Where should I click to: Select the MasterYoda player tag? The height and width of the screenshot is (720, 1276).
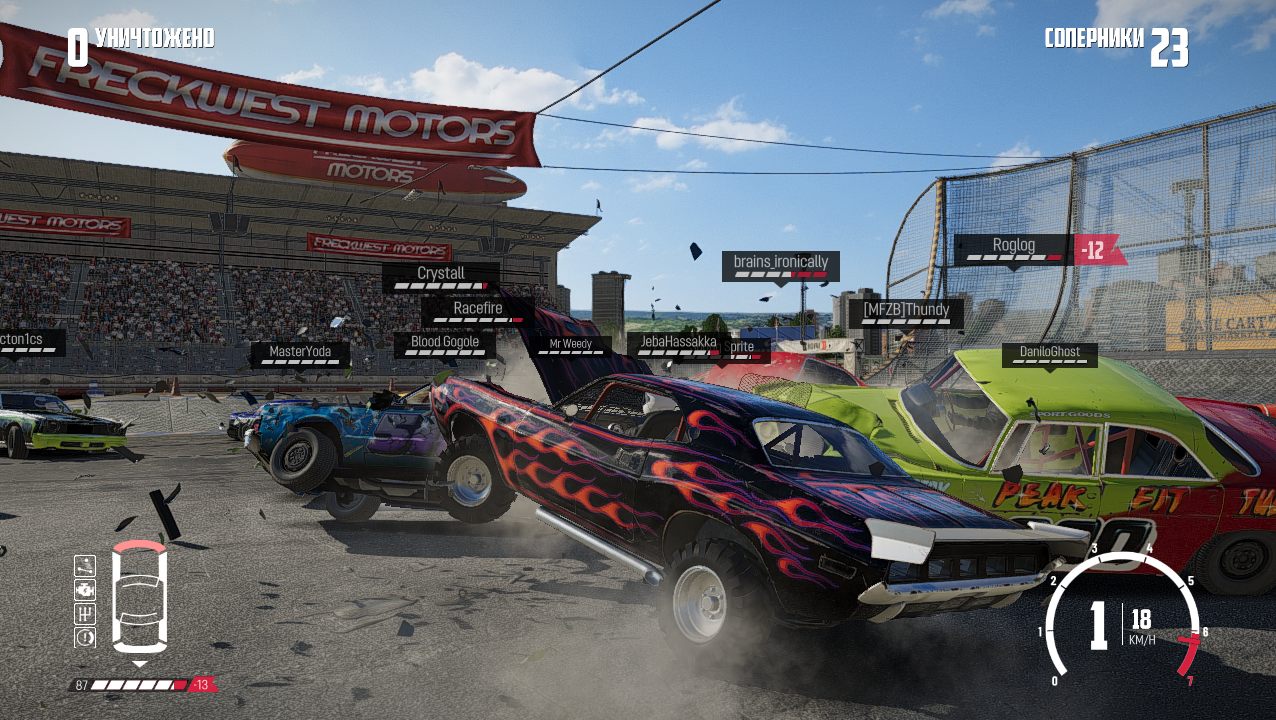click(x=300, y=355)
